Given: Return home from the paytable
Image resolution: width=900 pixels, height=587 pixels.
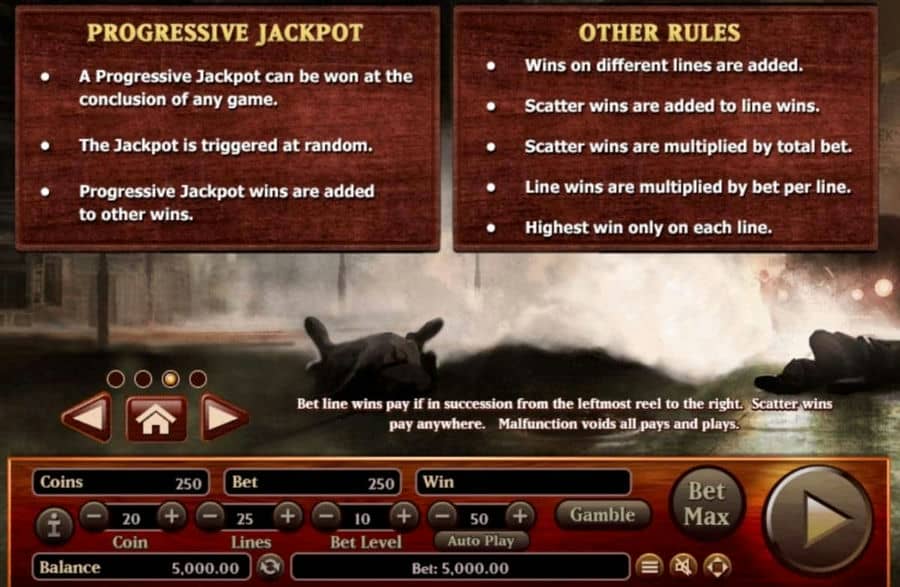Looking at the screenshot, I should tap(154, 418).
